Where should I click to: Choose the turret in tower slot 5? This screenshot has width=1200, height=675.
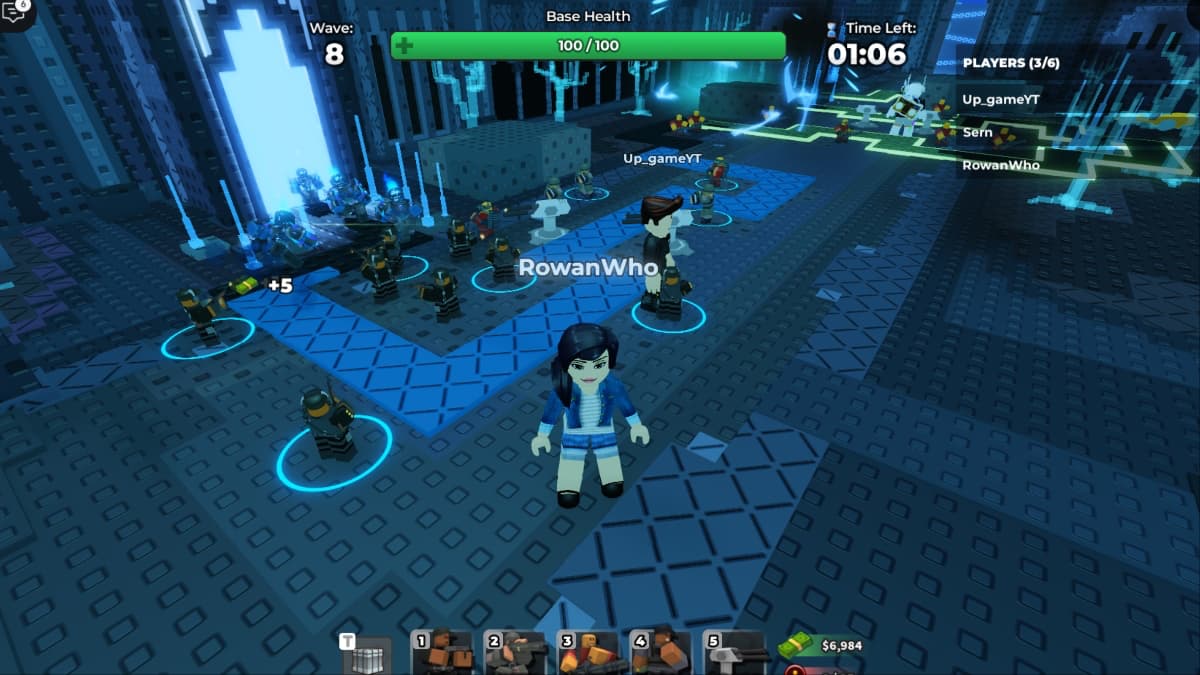click(x=735, y=653)
